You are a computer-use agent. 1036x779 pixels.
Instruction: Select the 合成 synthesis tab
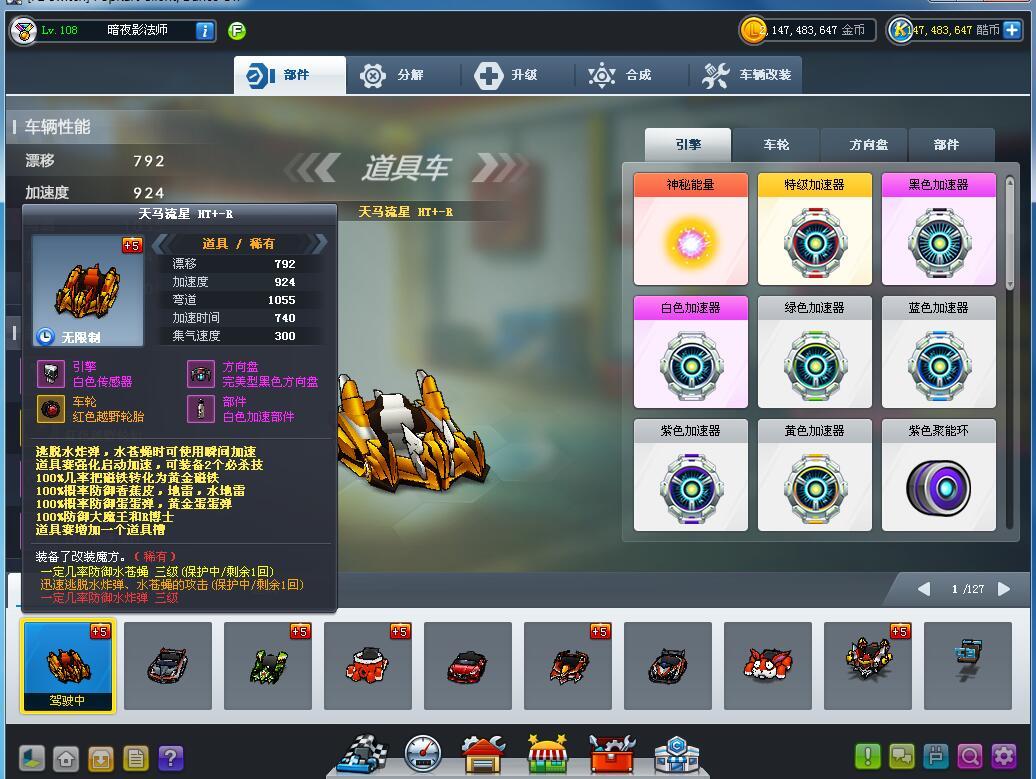[620, 75]
